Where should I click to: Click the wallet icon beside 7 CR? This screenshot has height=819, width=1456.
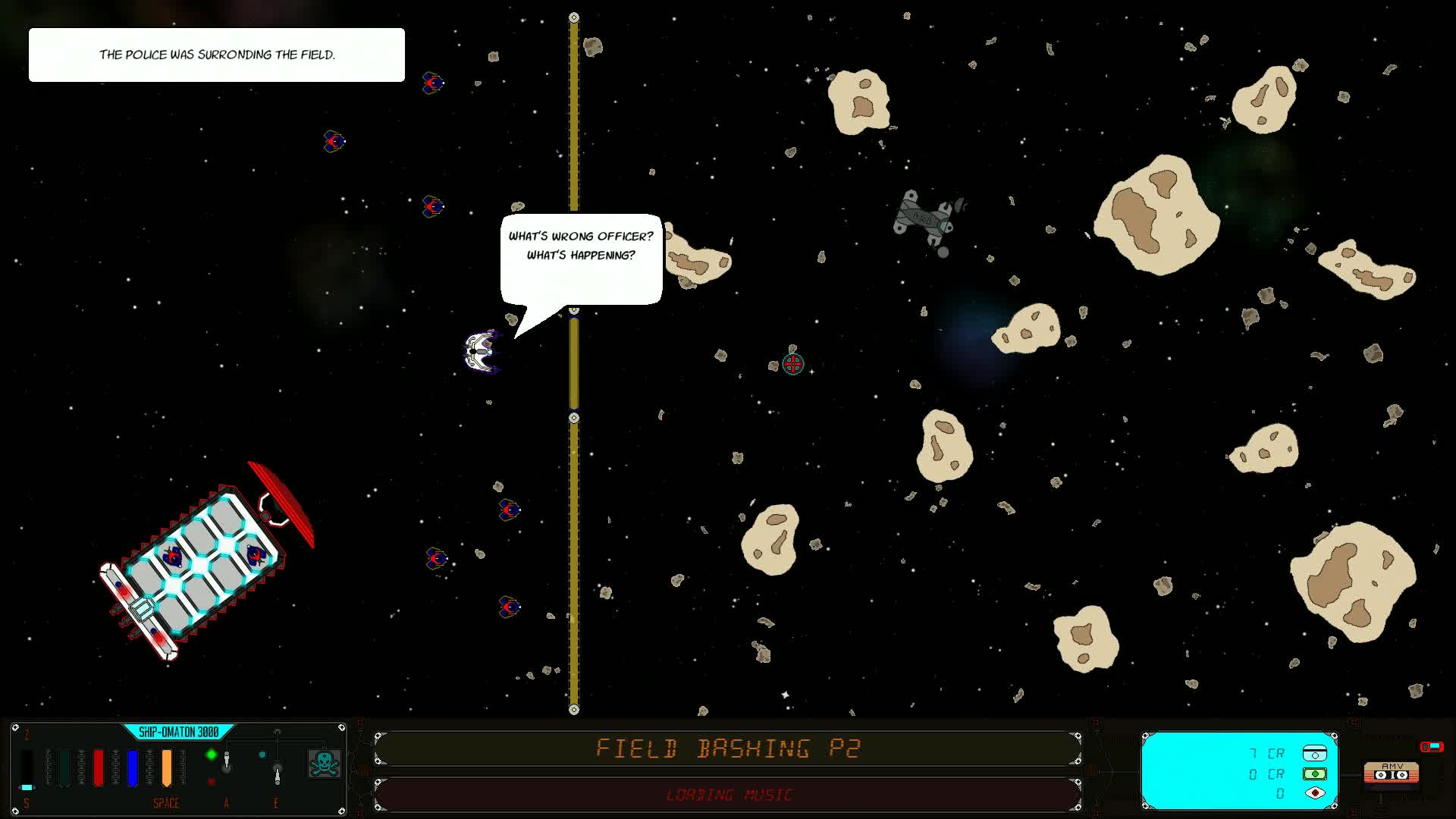(x=1314, y=753)
